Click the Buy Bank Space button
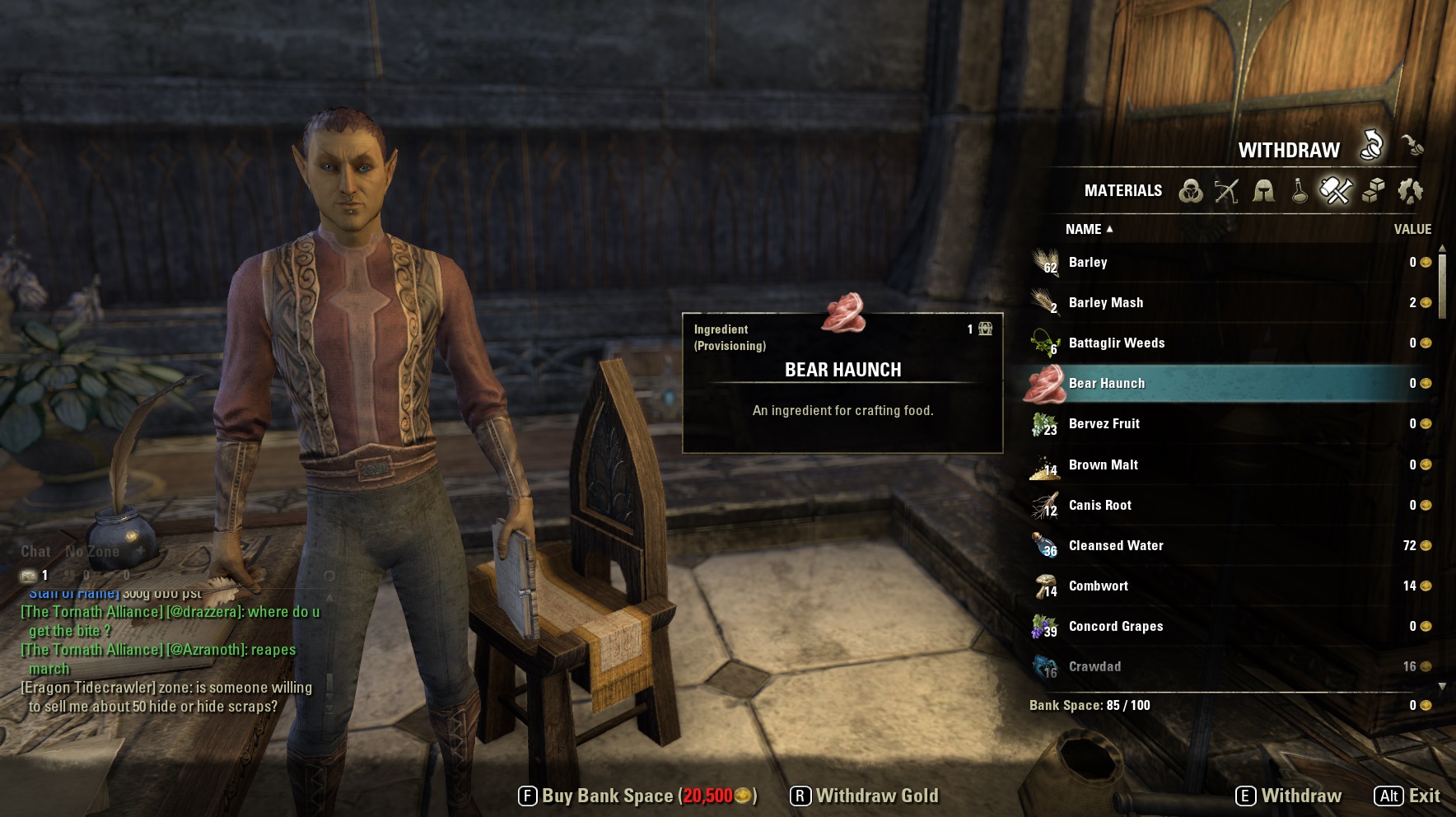1456x817 pixels. [x=637, y=796]
